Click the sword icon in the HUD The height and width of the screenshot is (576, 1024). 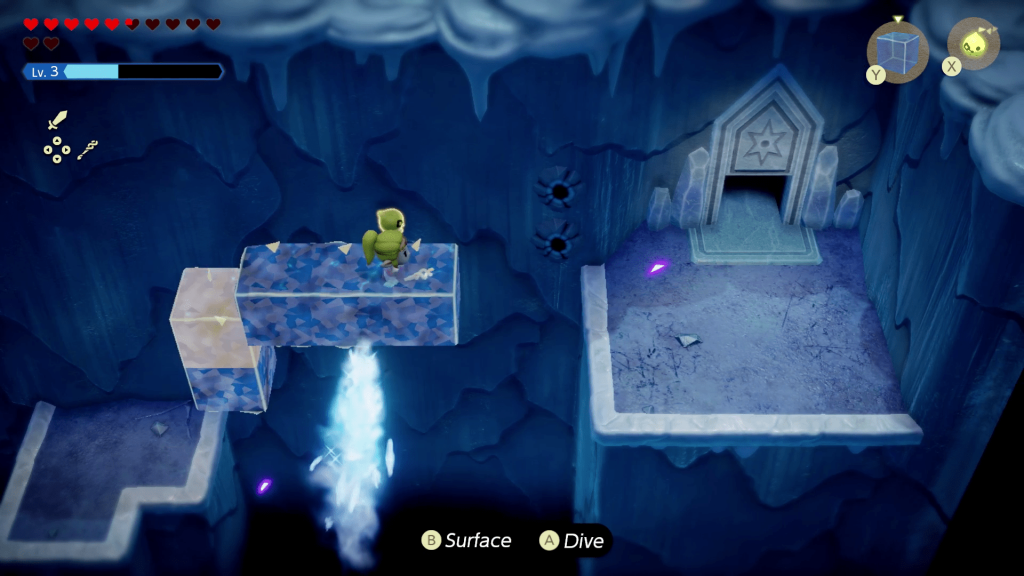point(58,121)
